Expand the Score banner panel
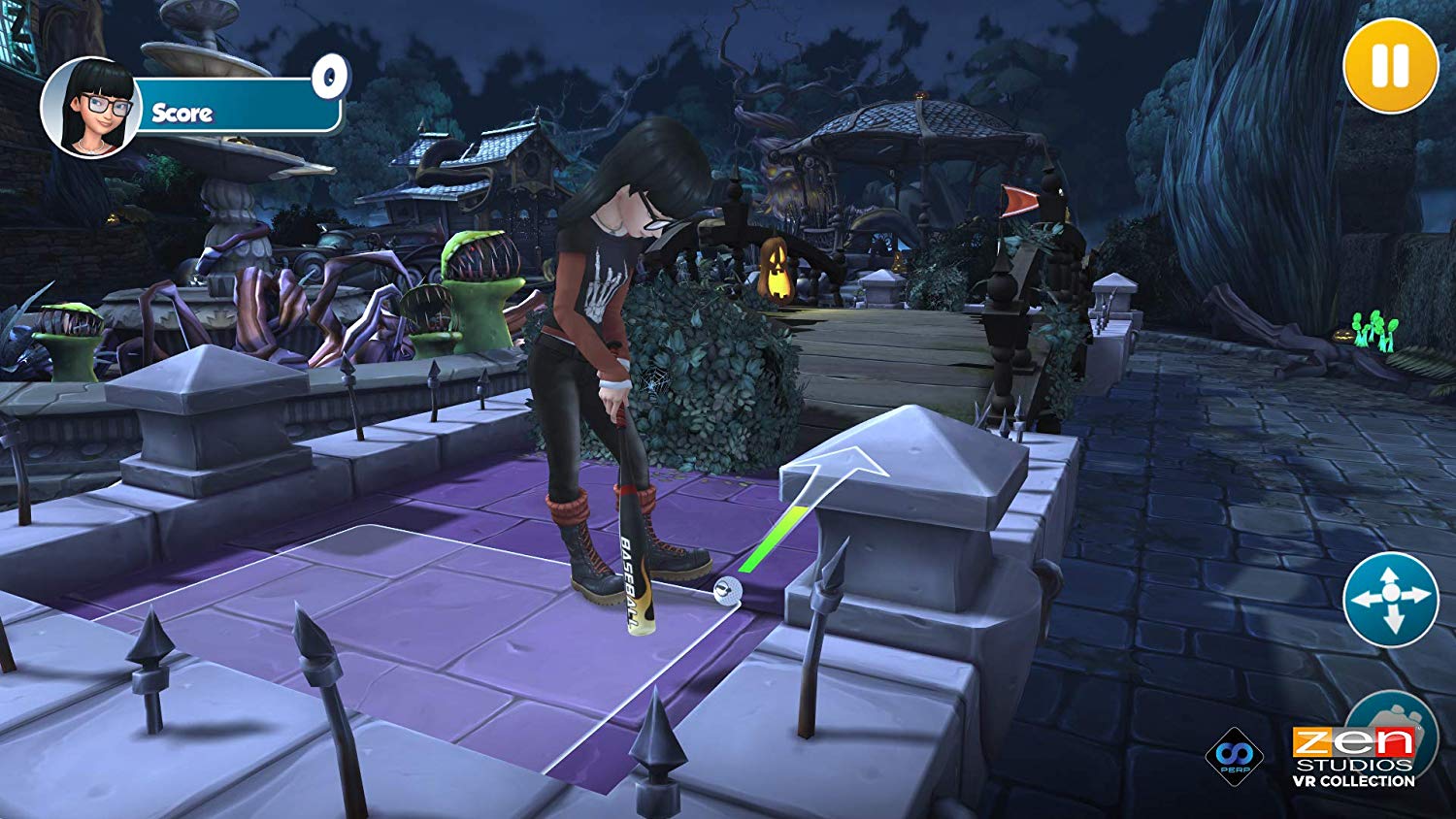The image size is (1456, 819). pos(233,110)
